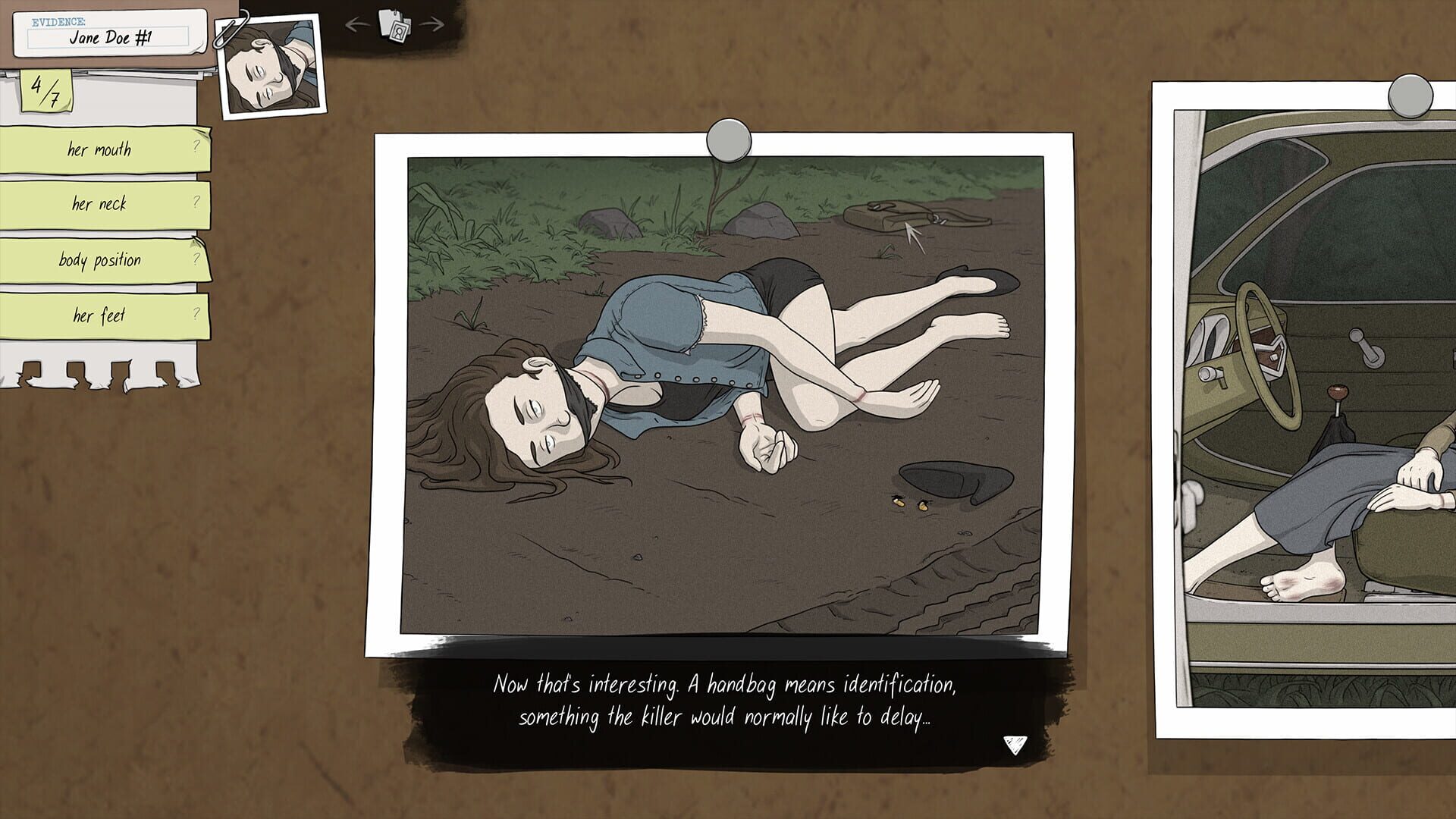Toggle the question mark on body position
Image resolution: width=1456 pixels, height=819 pixels.
[x=196, y=260]
